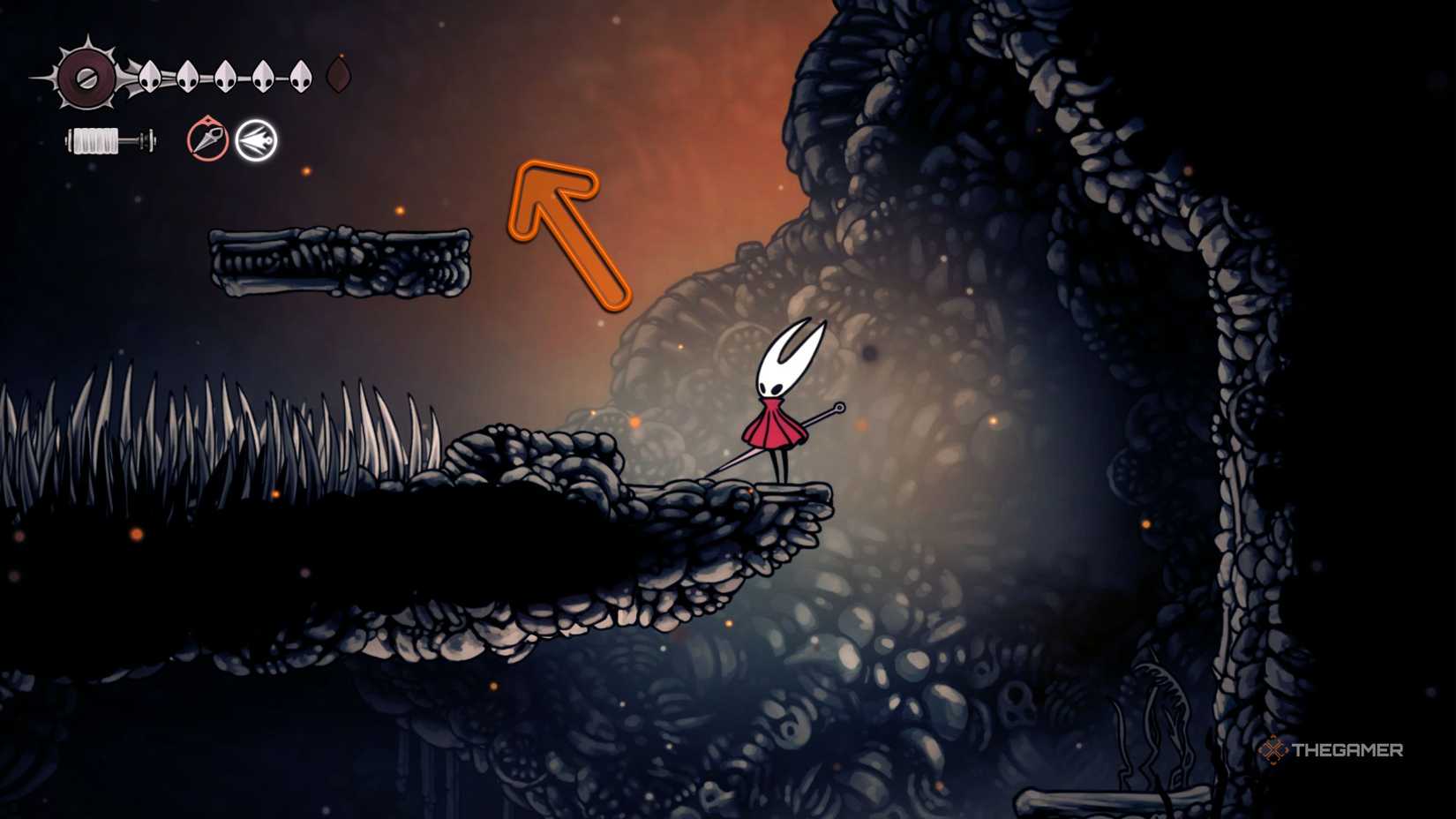
Task: Click the middle mask icon in the health bar
Action: 225,75
